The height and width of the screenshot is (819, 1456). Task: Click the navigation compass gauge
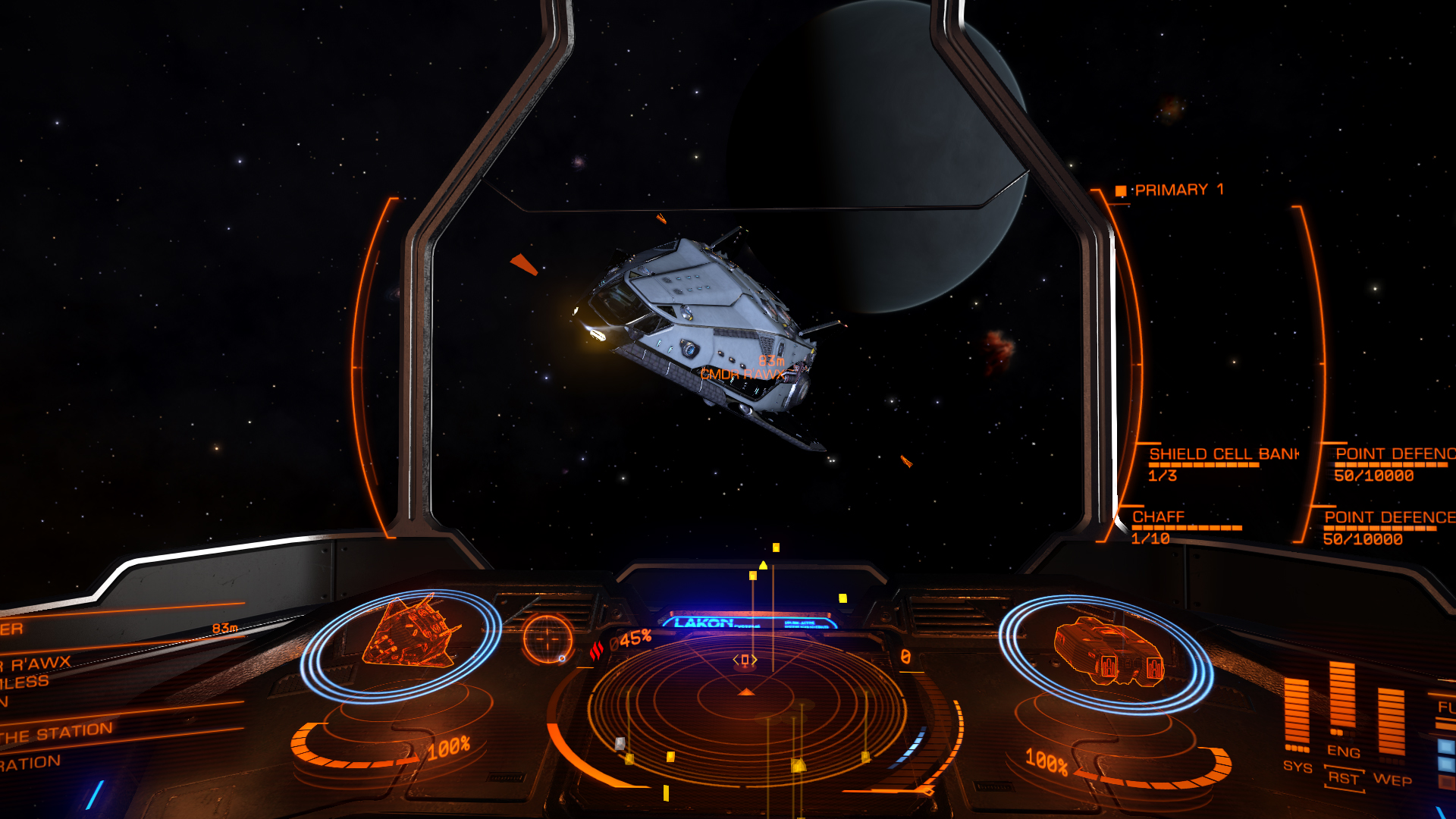tap(546, 639)
